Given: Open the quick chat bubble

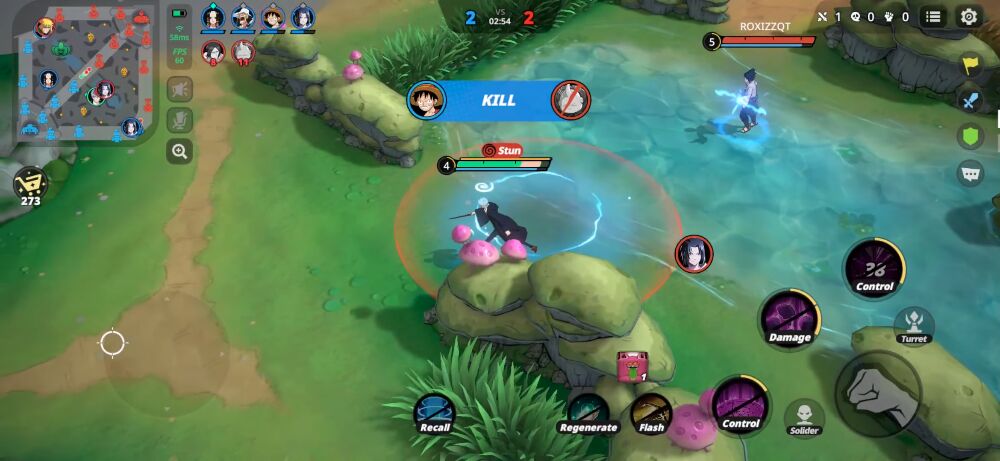Looking at the screenshot, I should 970,173.
